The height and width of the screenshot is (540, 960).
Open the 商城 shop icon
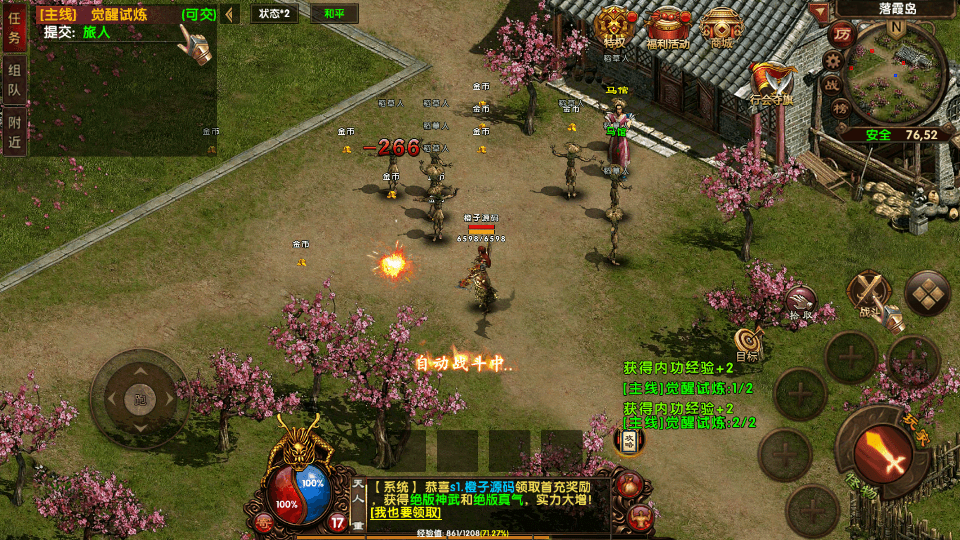pos(721,27)
